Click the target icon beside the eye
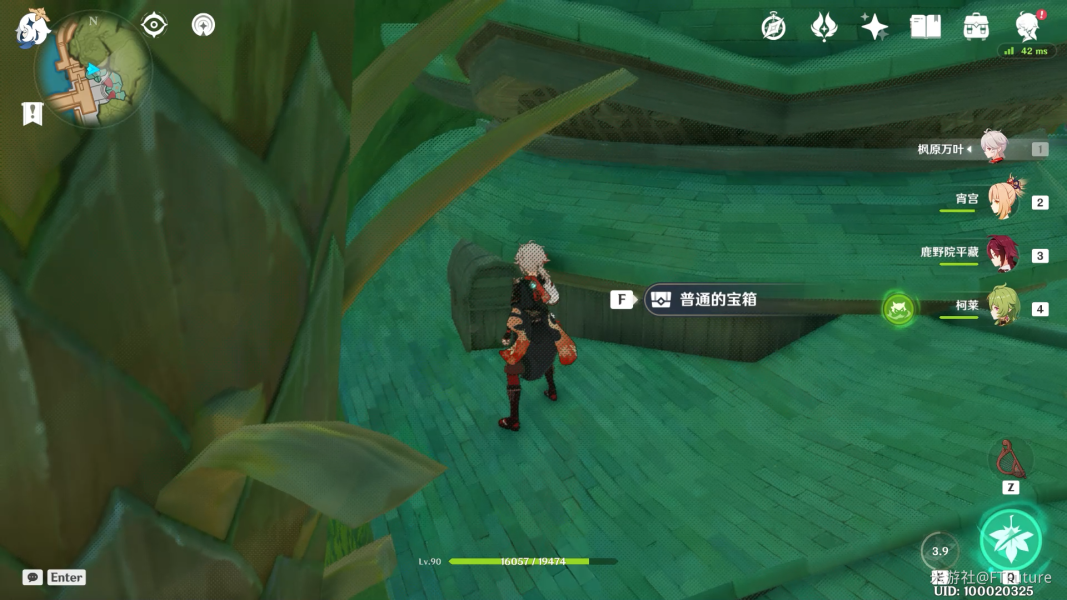The image size is (1067, 600). (x=203, y=25)
